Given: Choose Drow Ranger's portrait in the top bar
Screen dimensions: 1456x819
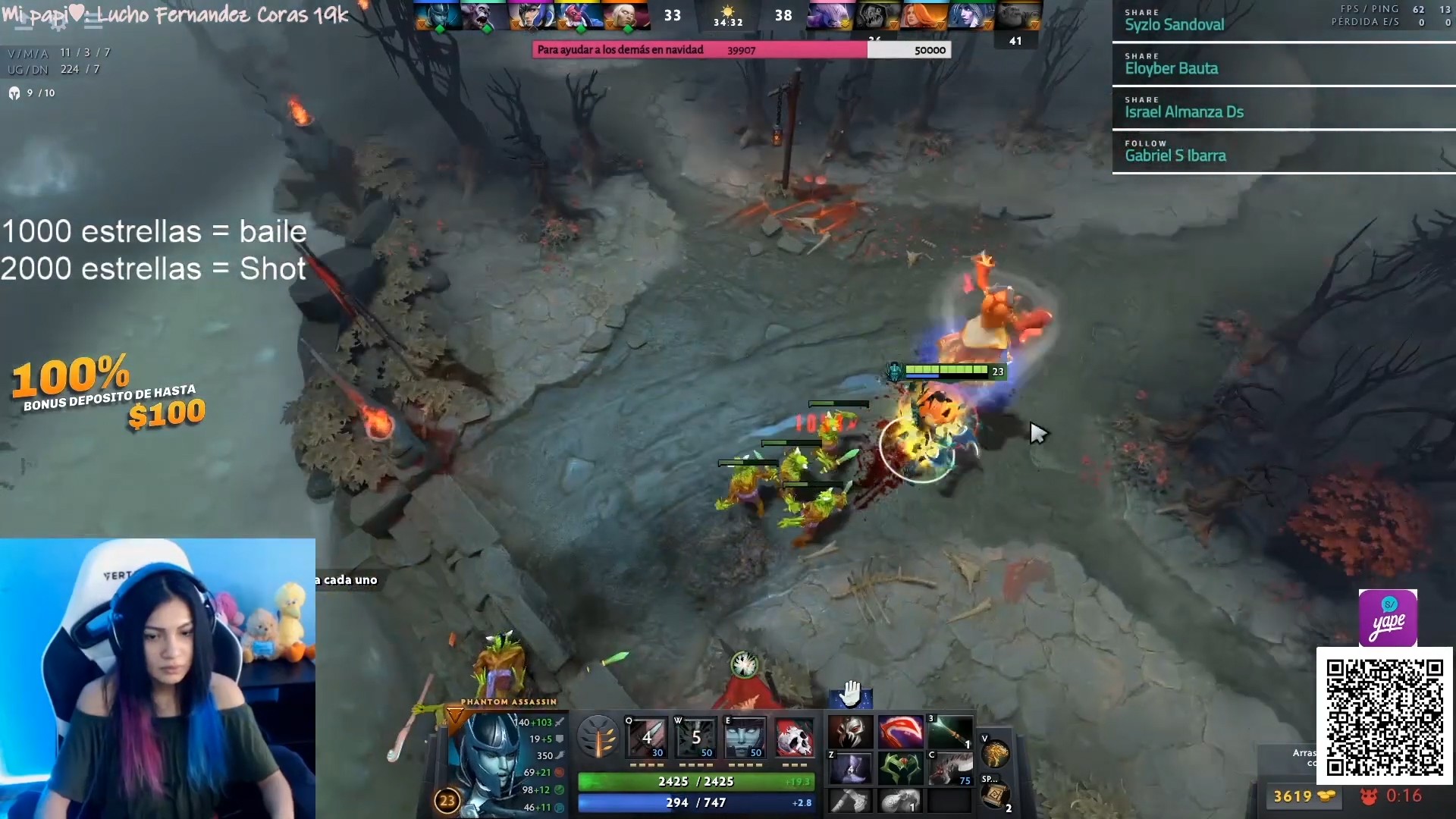Looking at the screenshot, I should coord(970,16).
